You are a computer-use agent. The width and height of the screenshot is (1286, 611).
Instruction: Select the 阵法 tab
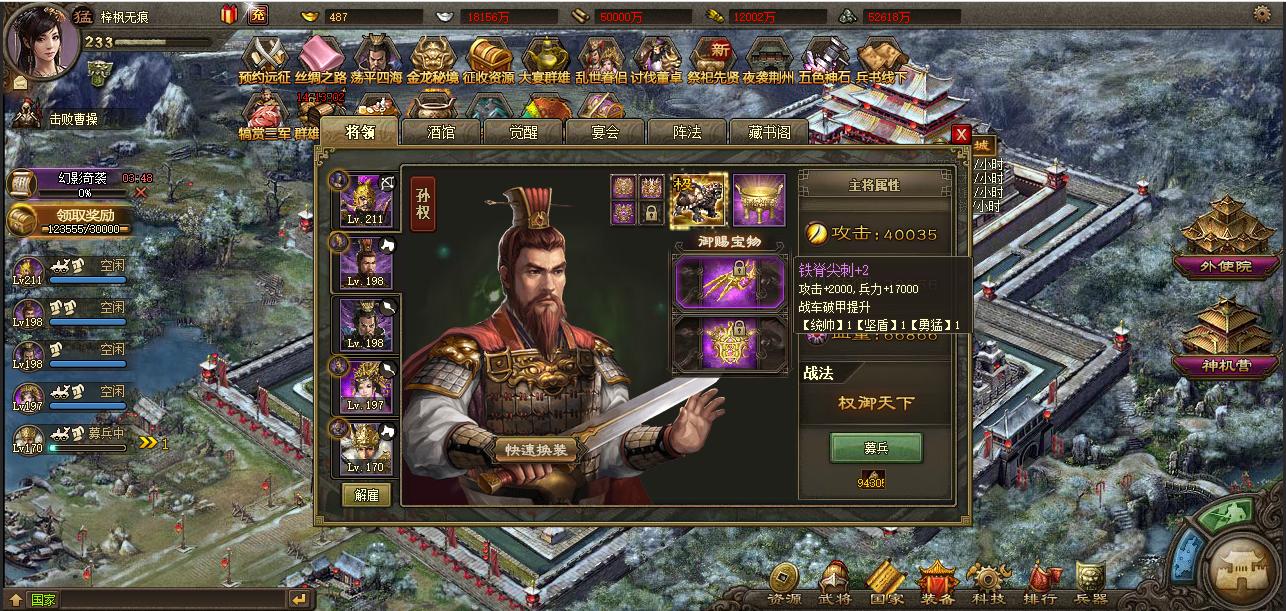coord(687,132)
